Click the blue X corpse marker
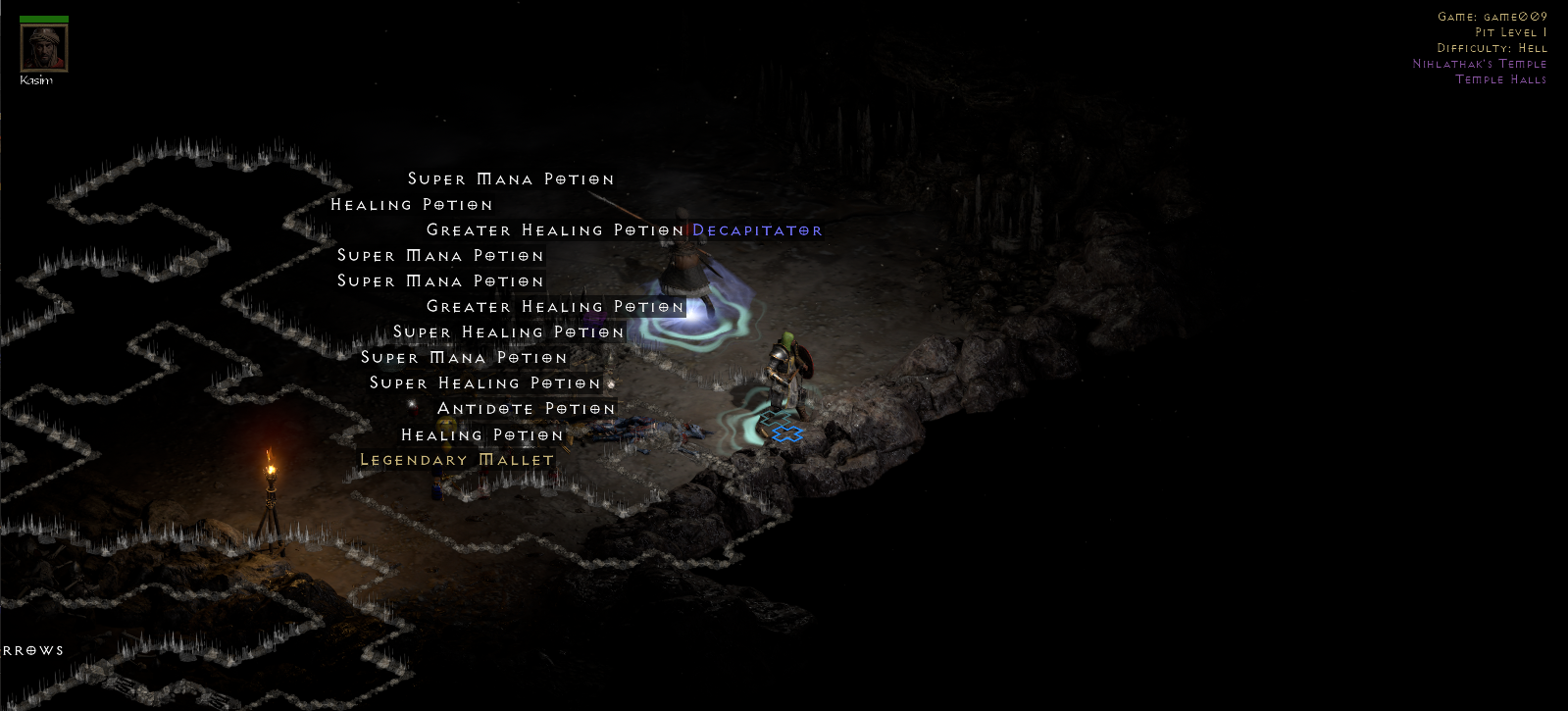1568x711 pixels. pyautogui.click(x=785, y=432)
